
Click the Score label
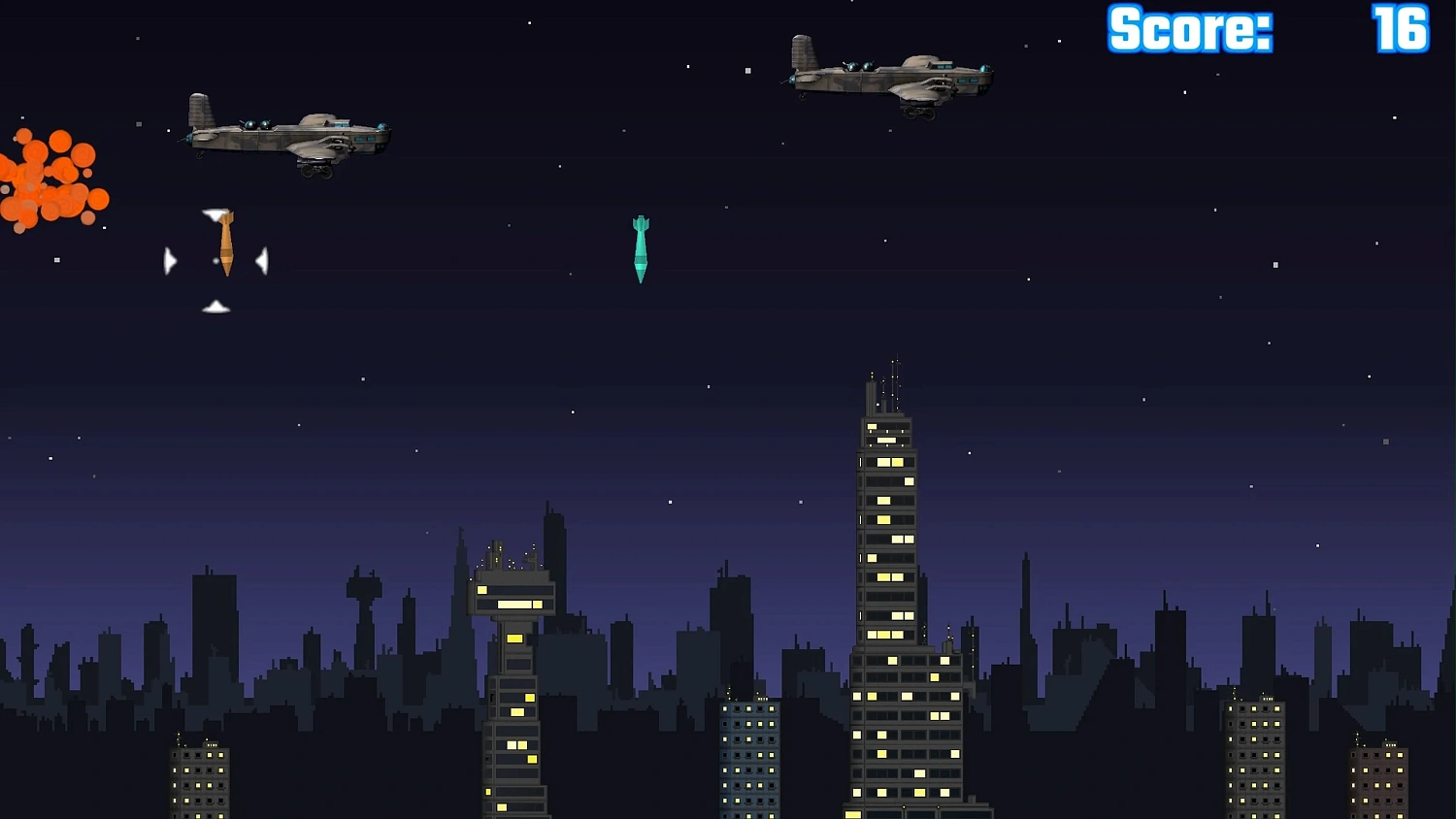[1187, 29]
